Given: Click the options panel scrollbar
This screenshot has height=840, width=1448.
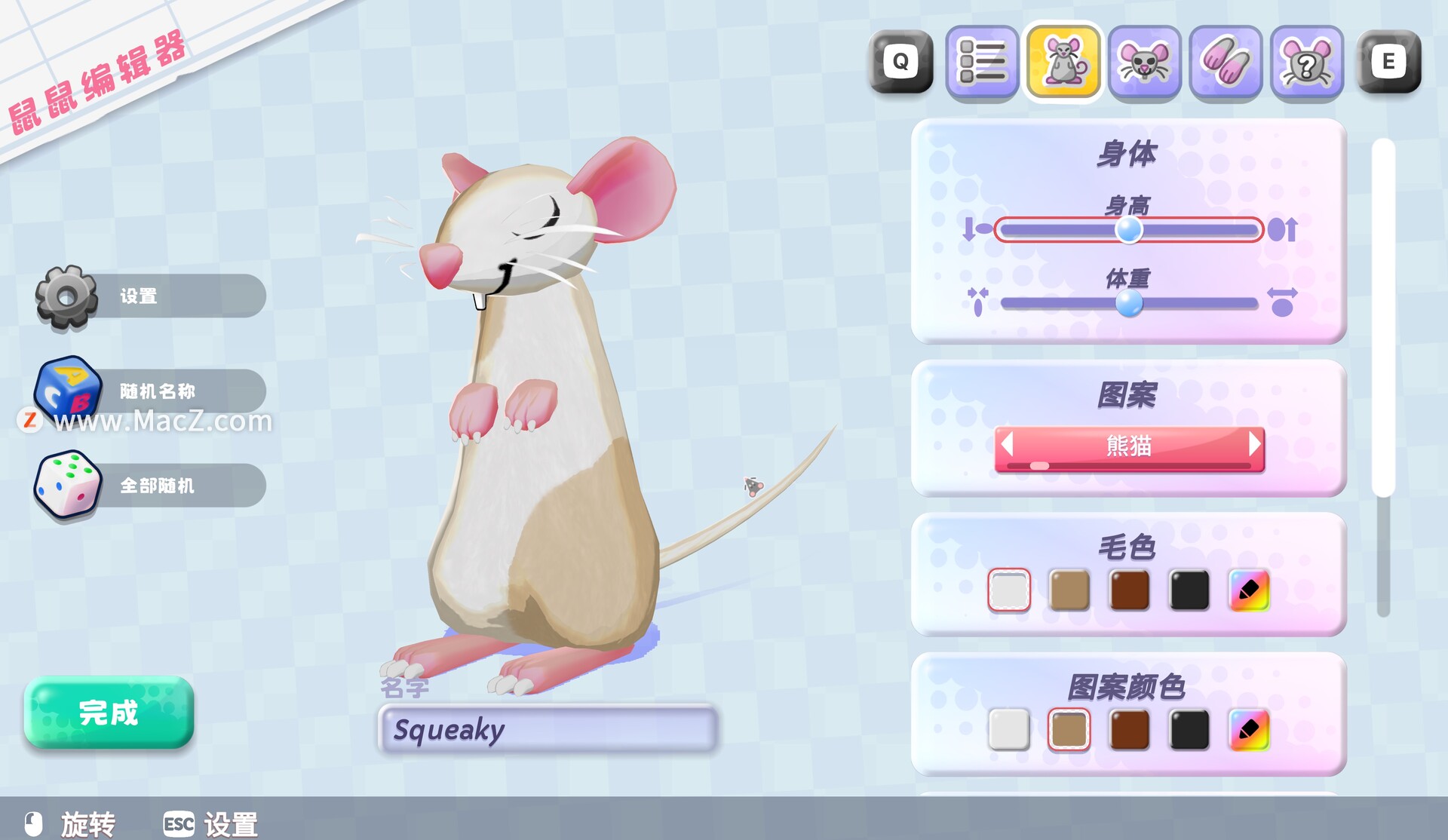Looking at the screenshot, I should pyautogui.click(x=1383, y=317).
